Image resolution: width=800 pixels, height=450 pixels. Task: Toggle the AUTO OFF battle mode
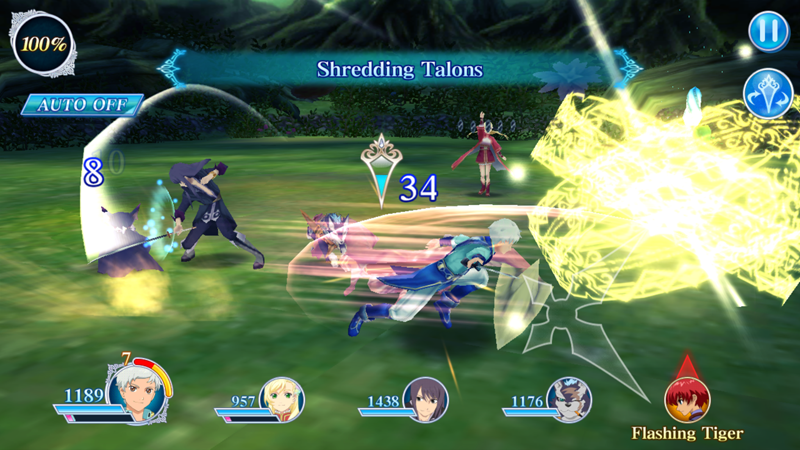click(82, 104)
